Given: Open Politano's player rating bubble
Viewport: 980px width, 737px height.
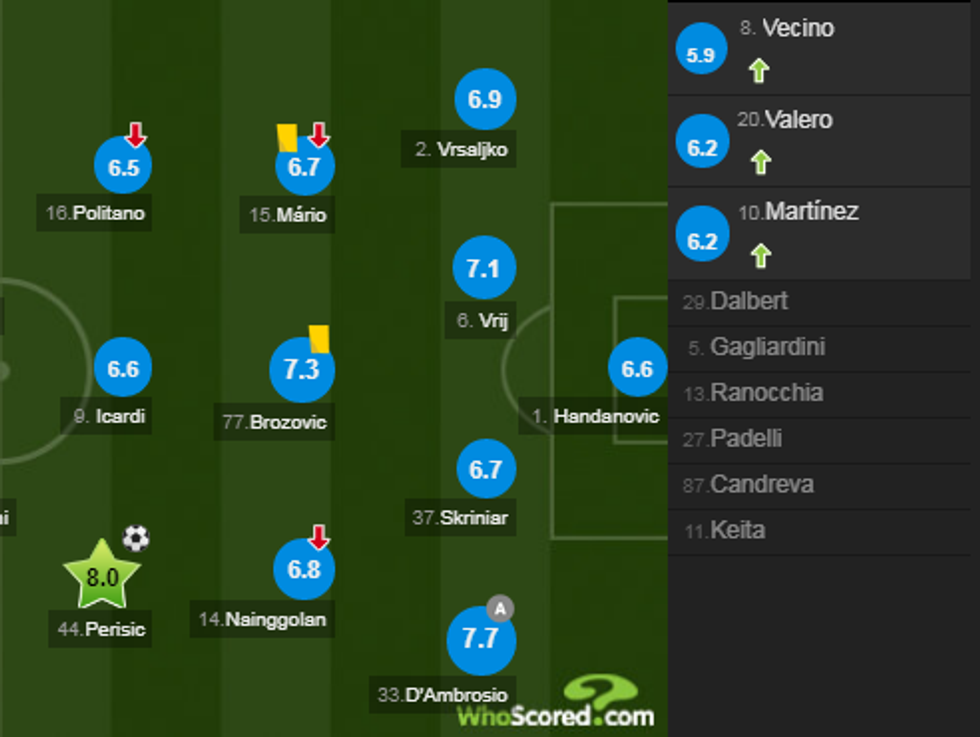Looking at the screenshot, I should [123, 167].
